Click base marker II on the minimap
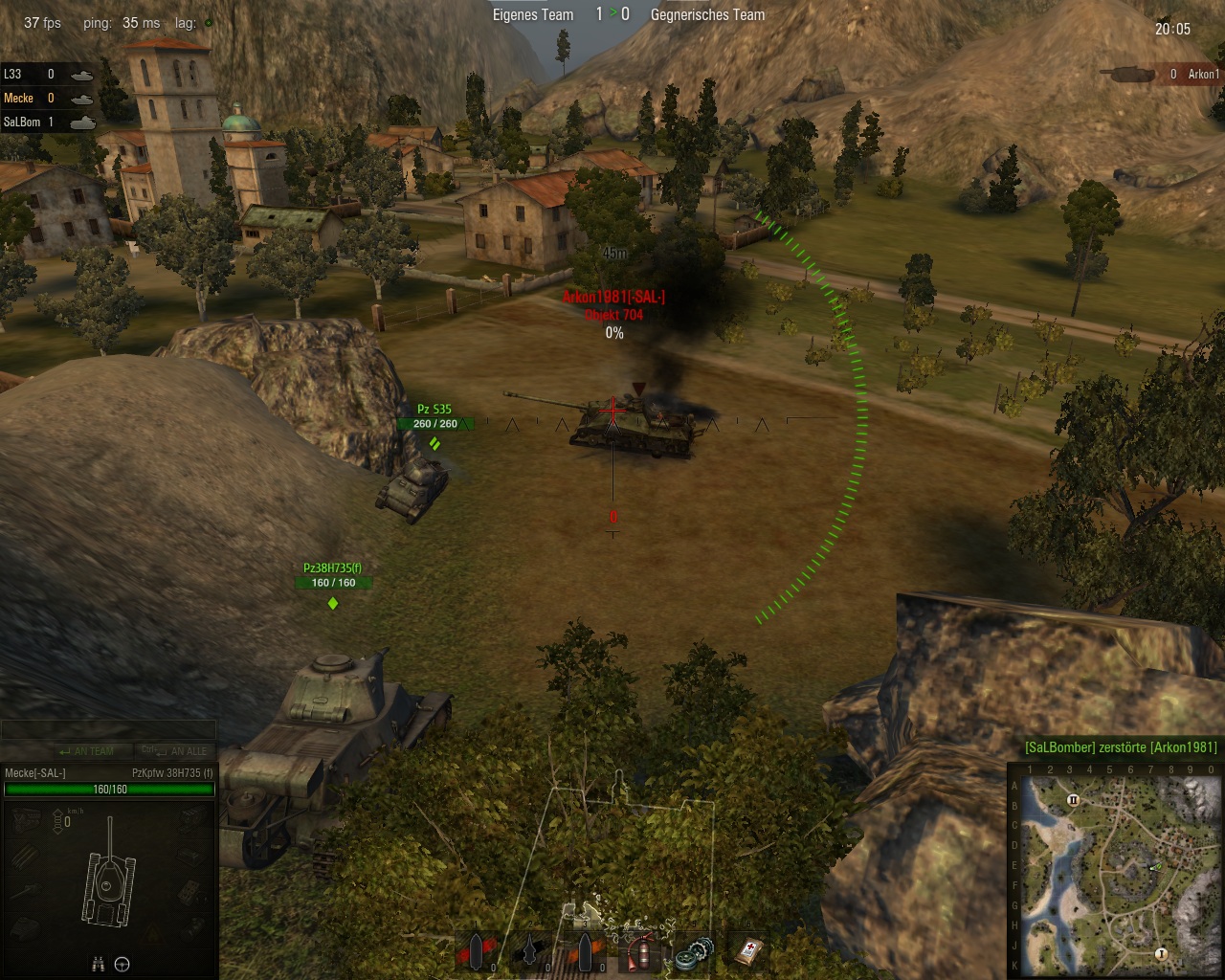 click(1073, 800)
